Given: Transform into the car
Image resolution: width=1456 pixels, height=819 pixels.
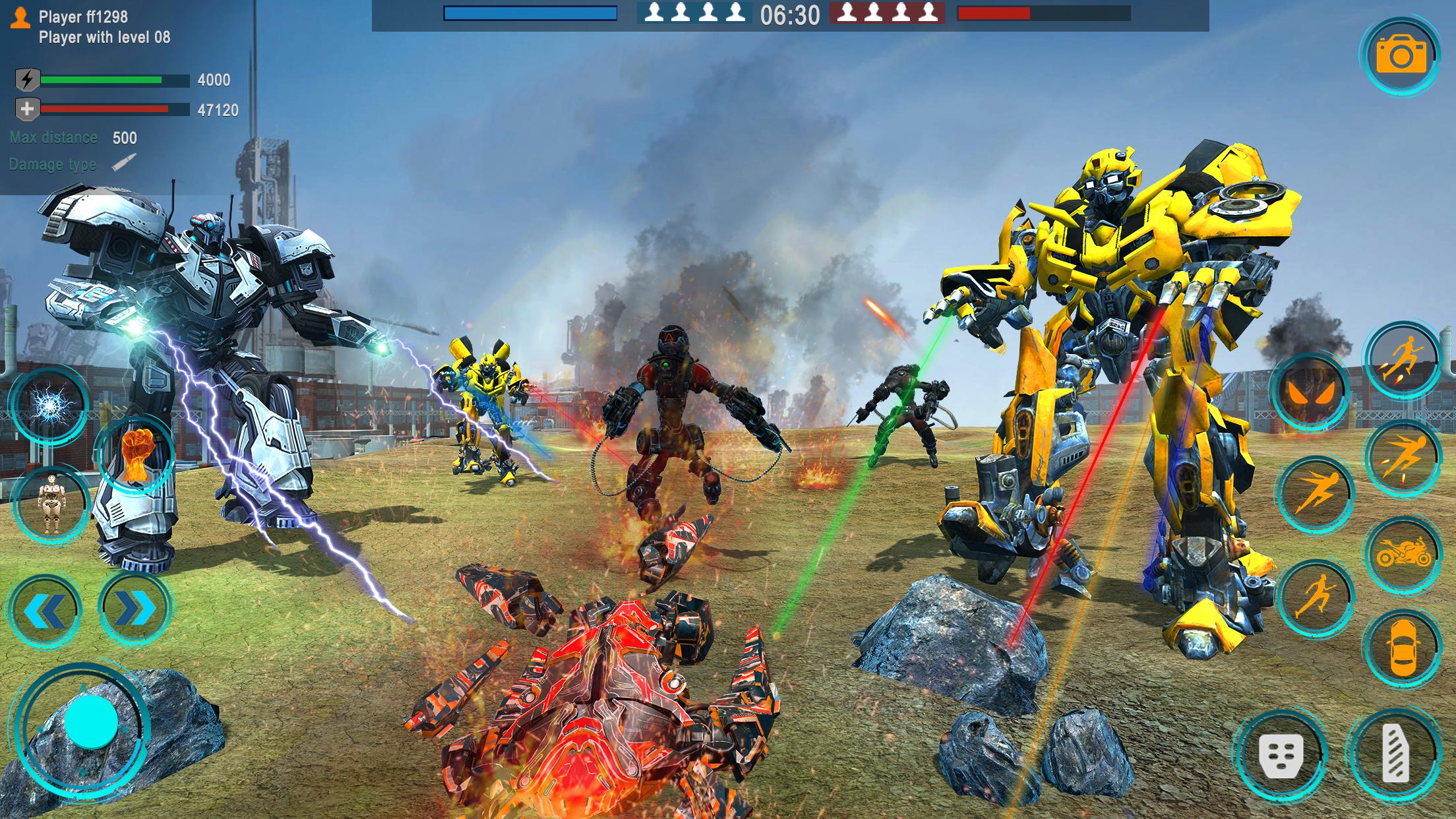Looking at the screenshot, I should [1403, 648].
